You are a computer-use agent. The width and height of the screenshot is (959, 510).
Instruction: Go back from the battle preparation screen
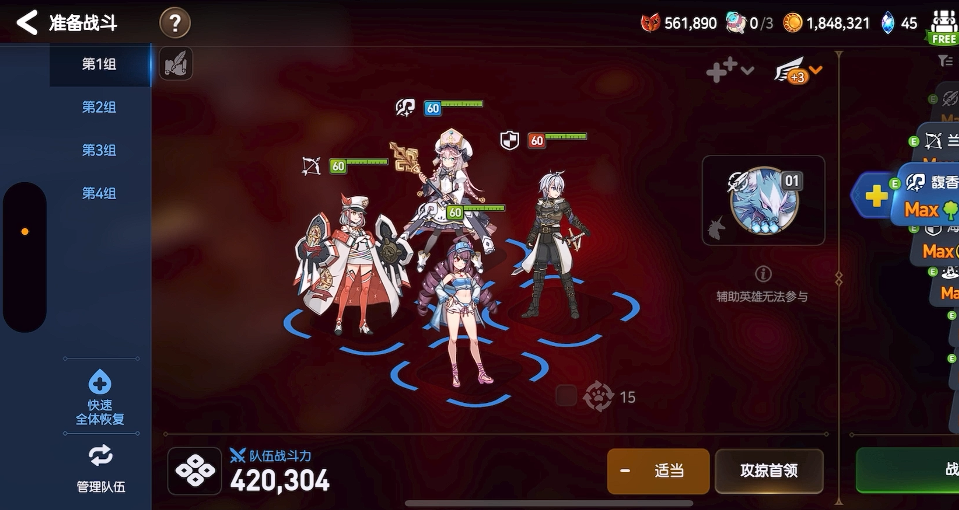coord(28,22)
